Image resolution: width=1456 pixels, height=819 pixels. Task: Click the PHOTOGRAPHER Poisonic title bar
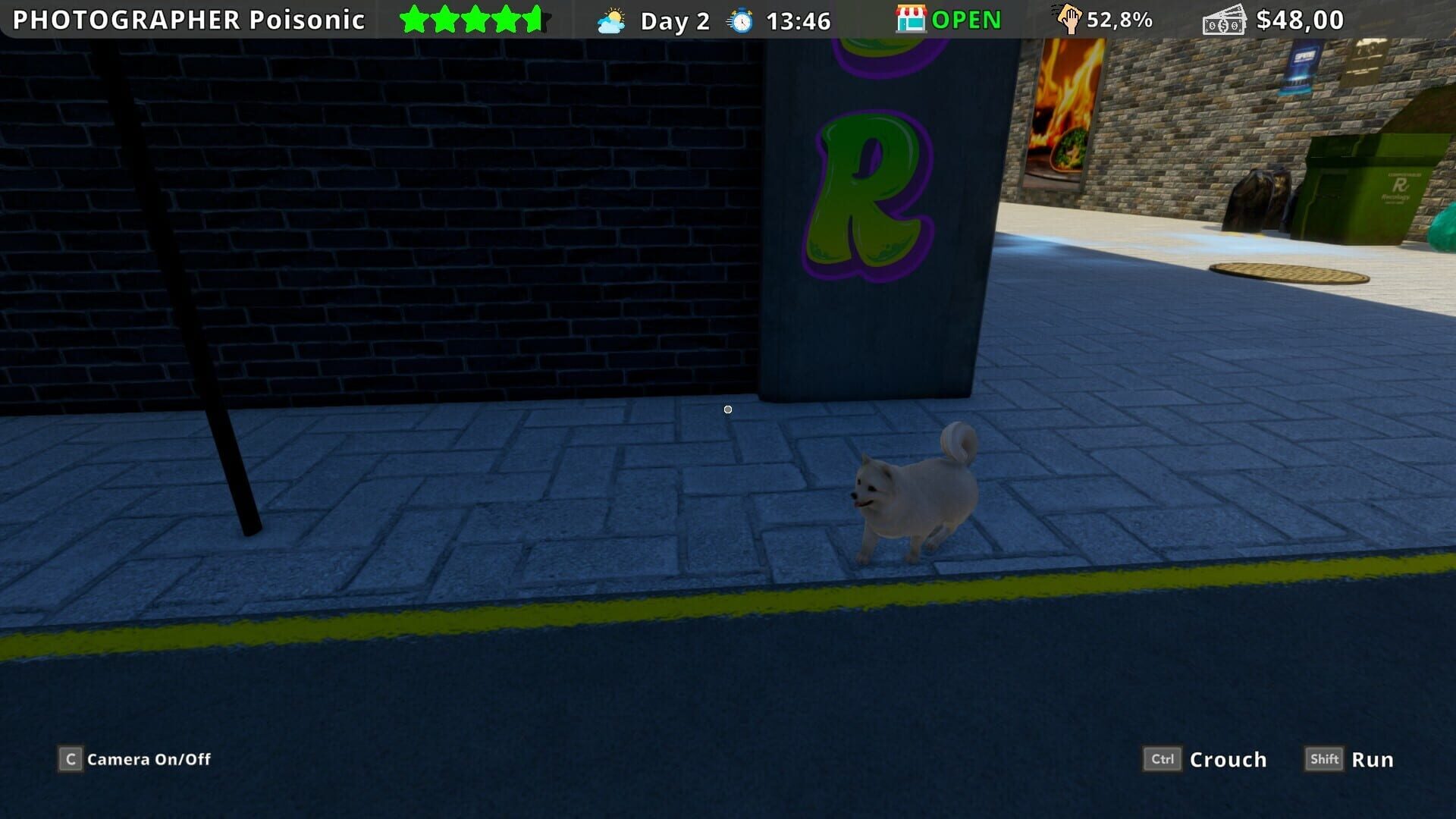(x=186, y=20)
